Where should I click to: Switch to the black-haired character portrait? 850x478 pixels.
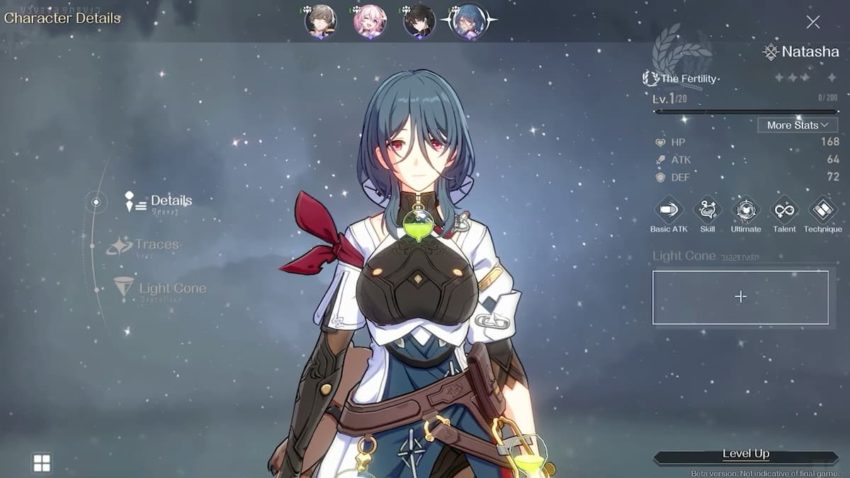pyautogui.click(x=419, y=21)
